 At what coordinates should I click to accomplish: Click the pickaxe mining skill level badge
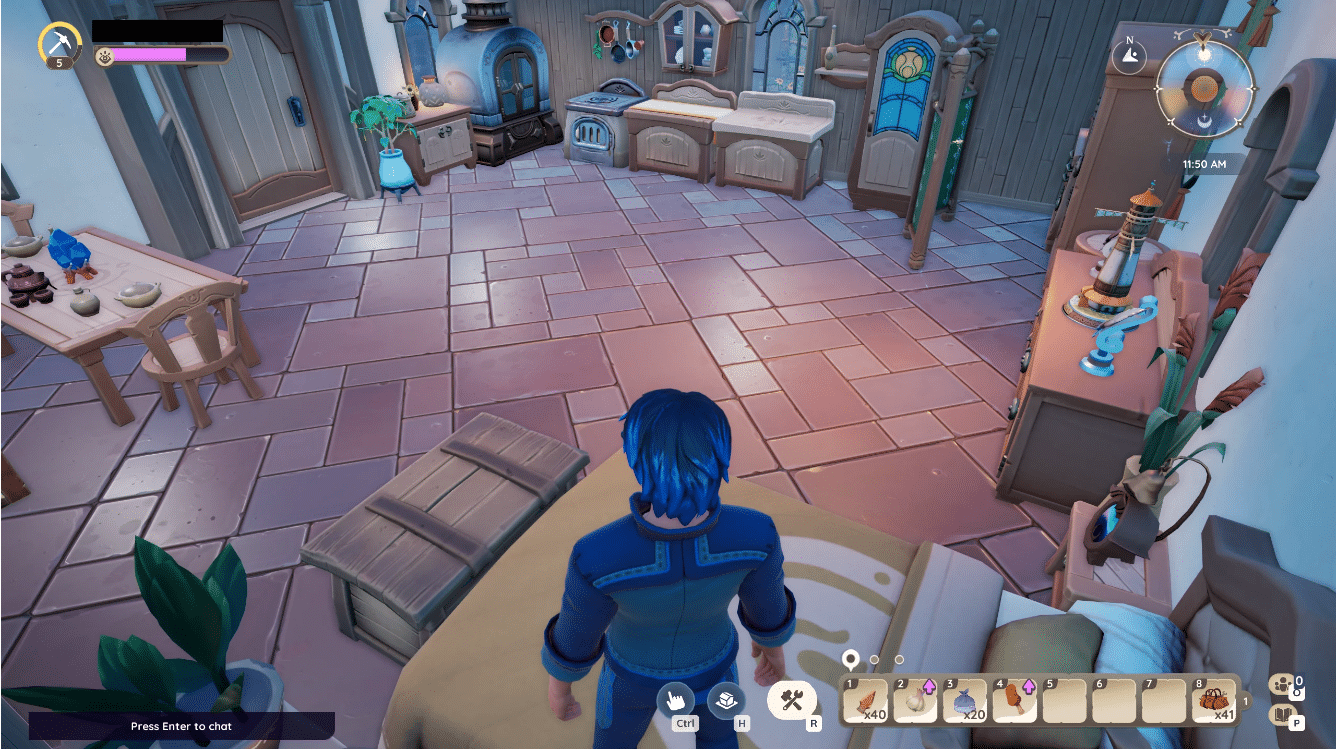(x=59, y=43)
